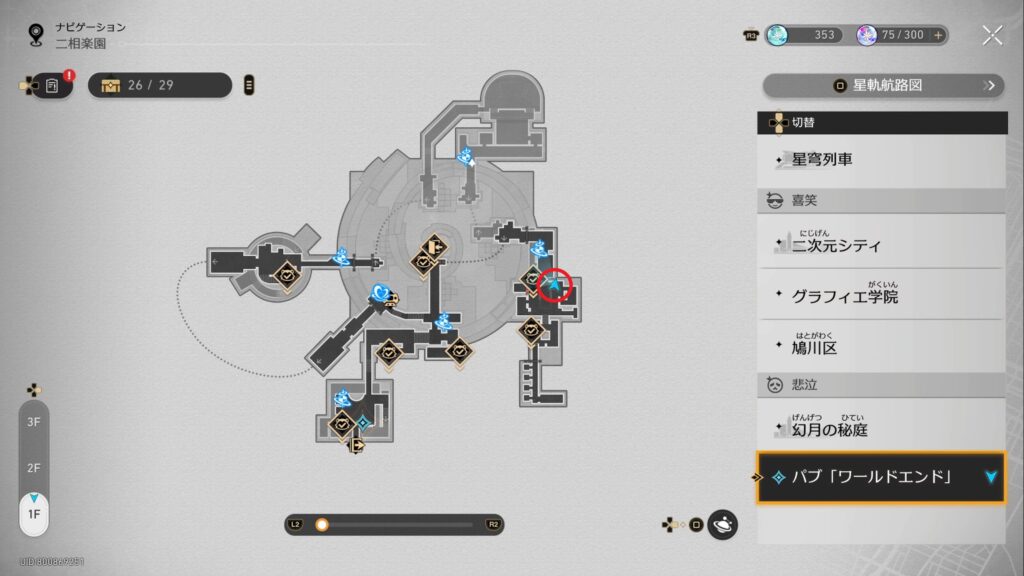Click the red-circled current location marker
1024x576 pixels.
555,285
